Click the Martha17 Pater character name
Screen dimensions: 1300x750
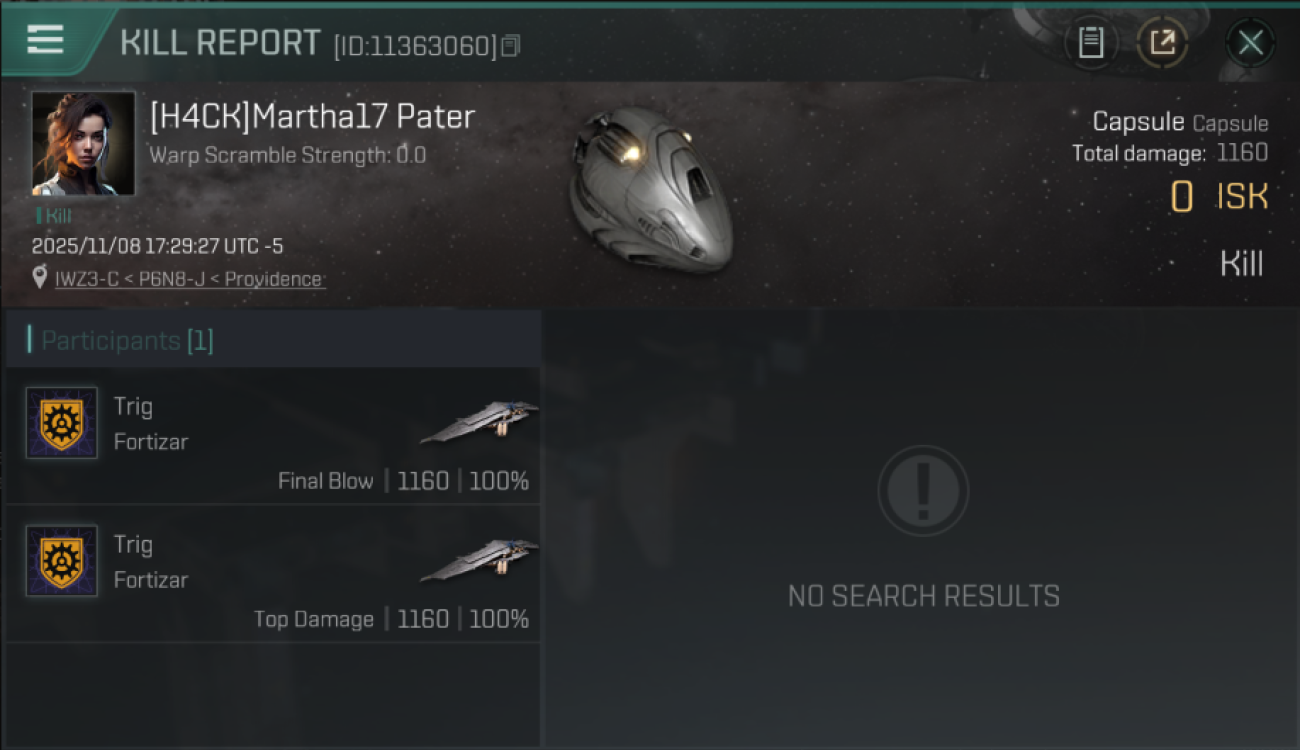click(311, 116)
